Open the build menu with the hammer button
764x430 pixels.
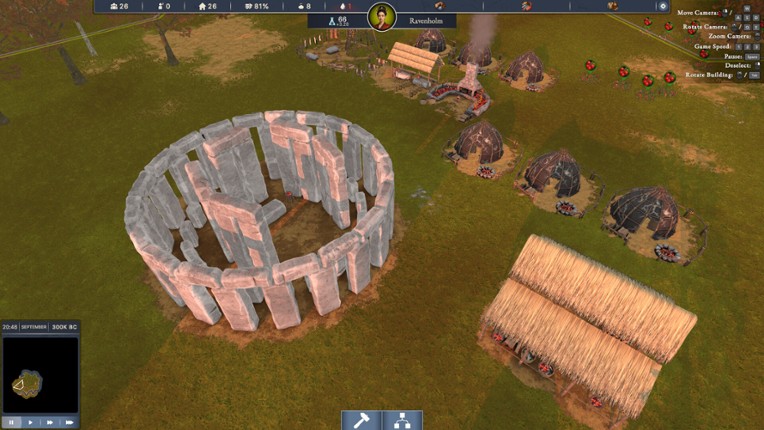point(361,420)
